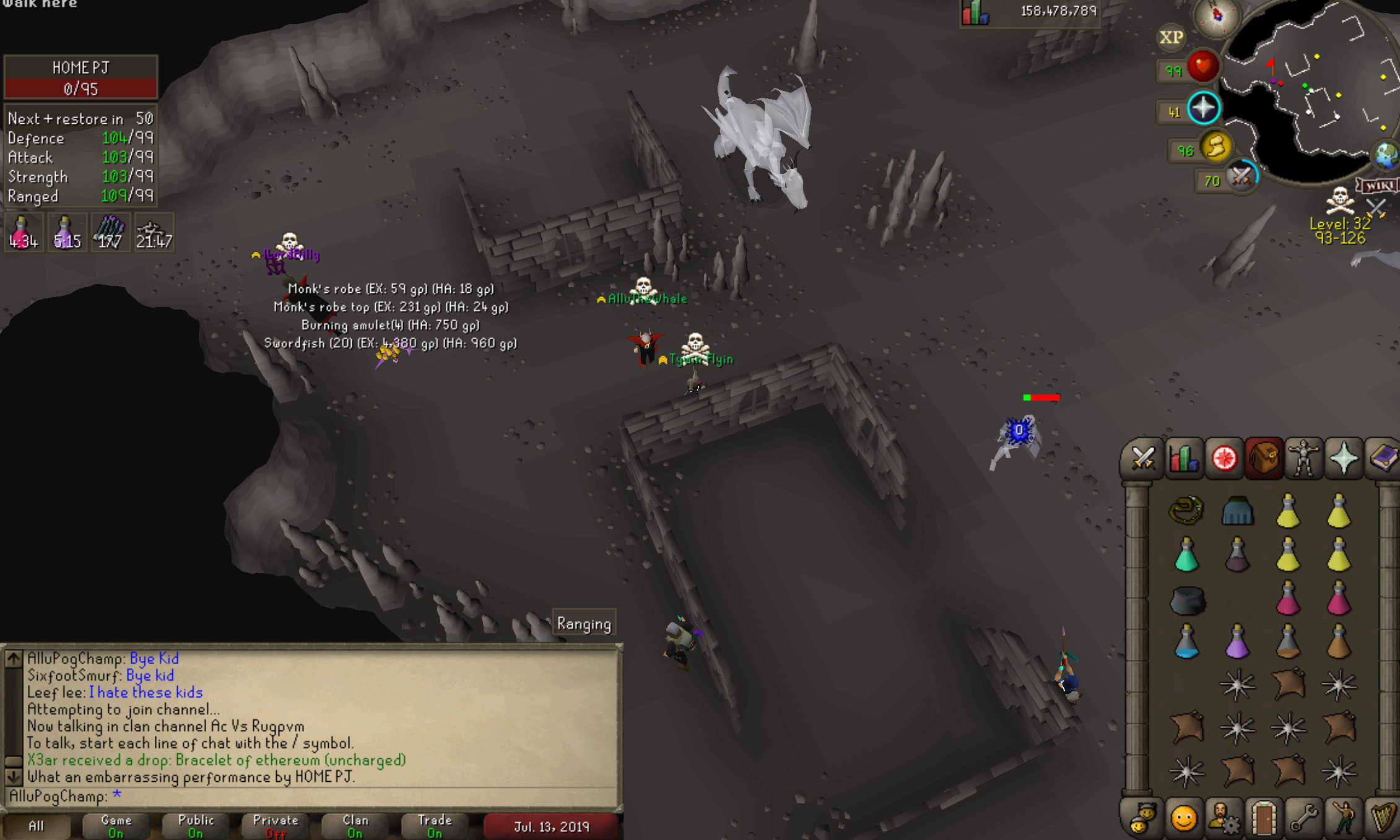The width and height of the screenshot is (1400, 840).
Task: Select the purple potion in inventory
Action: (1237, 641)
